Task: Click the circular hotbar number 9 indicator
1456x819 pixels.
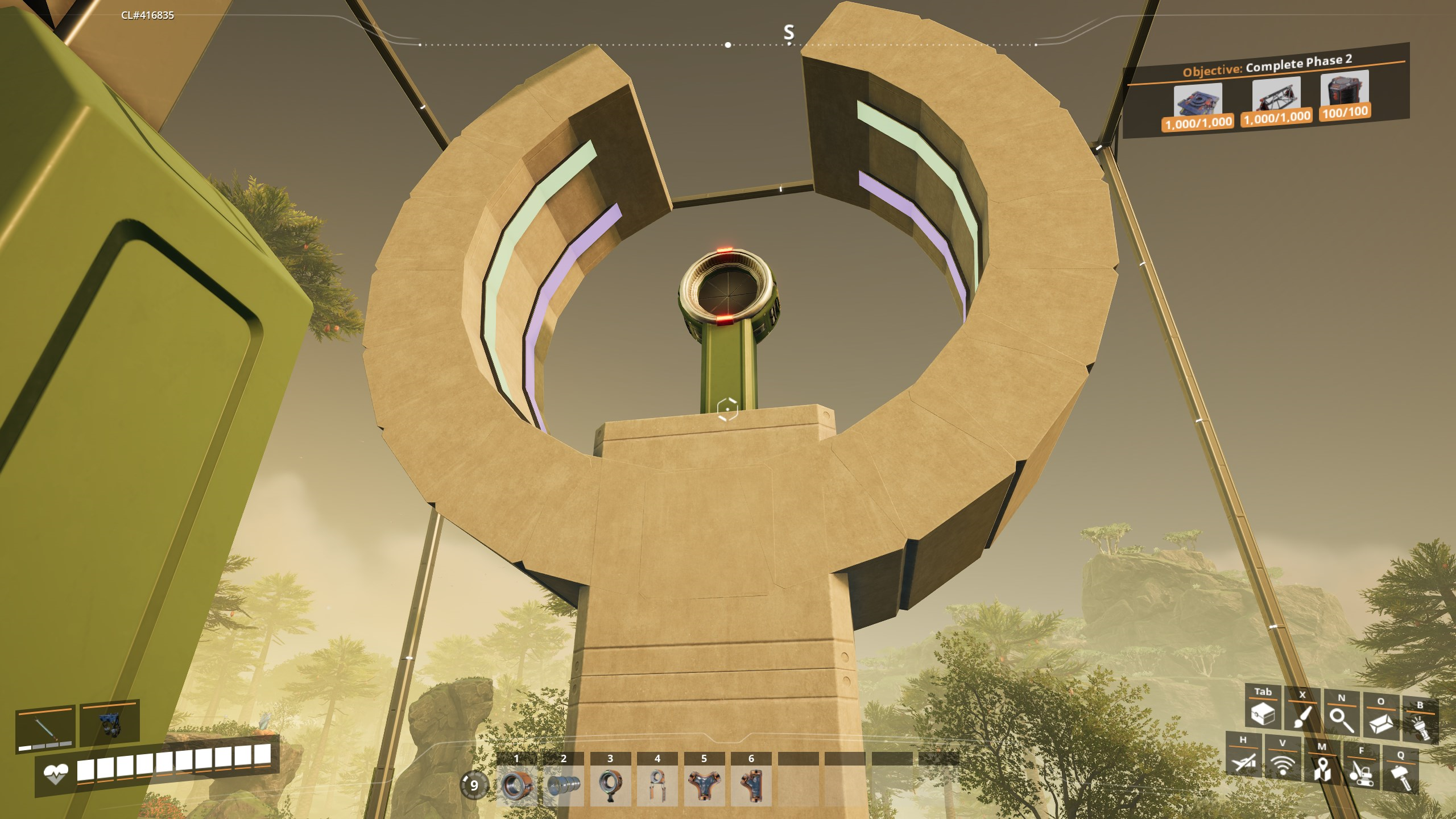Action: (474, 785)
